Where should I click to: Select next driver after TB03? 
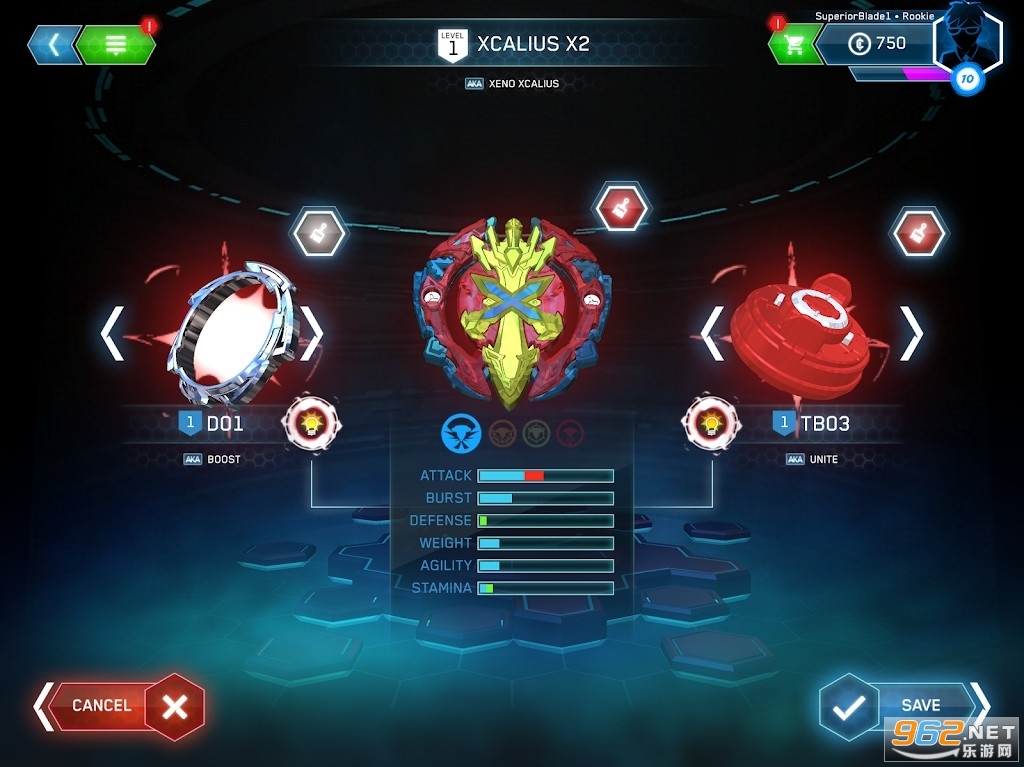pos(911,334)
